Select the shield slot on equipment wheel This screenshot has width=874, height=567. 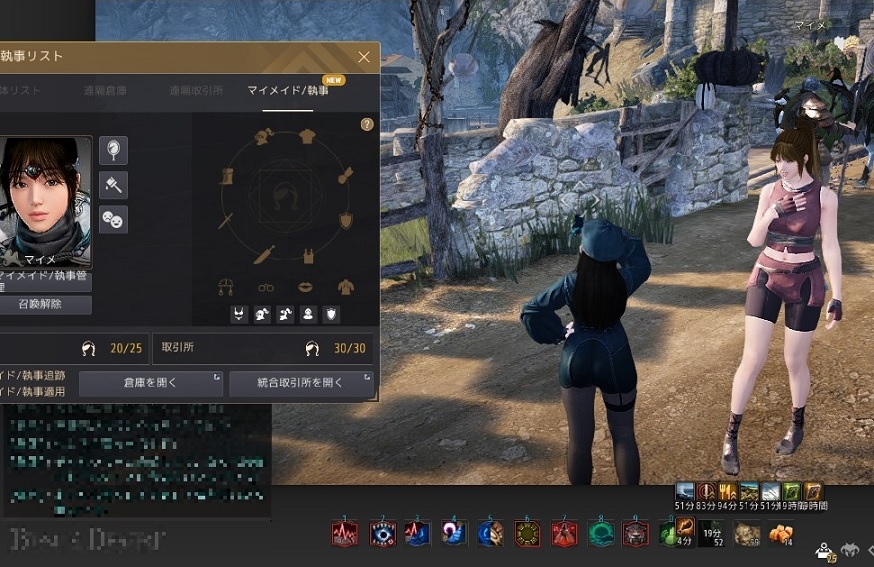click(x=346, y=220)
